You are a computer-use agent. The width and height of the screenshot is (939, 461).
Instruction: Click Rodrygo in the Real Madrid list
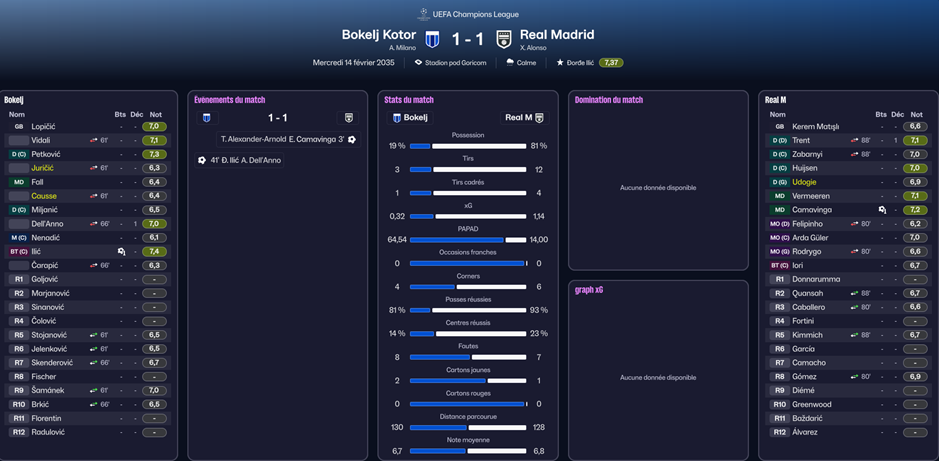[x=807, y=252]
